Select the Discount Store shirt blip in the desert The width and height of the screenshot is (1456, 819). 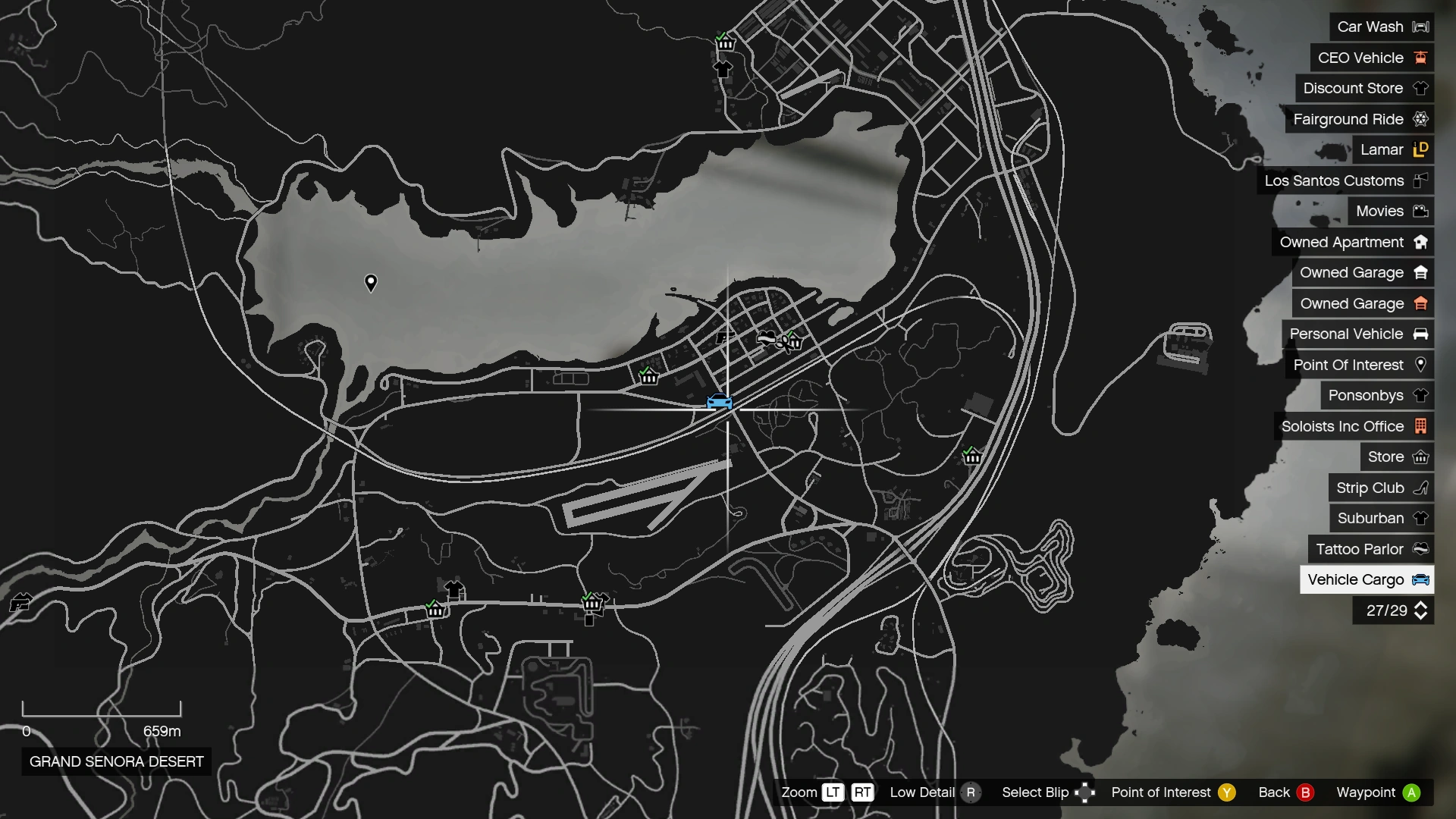click(453, 588)
